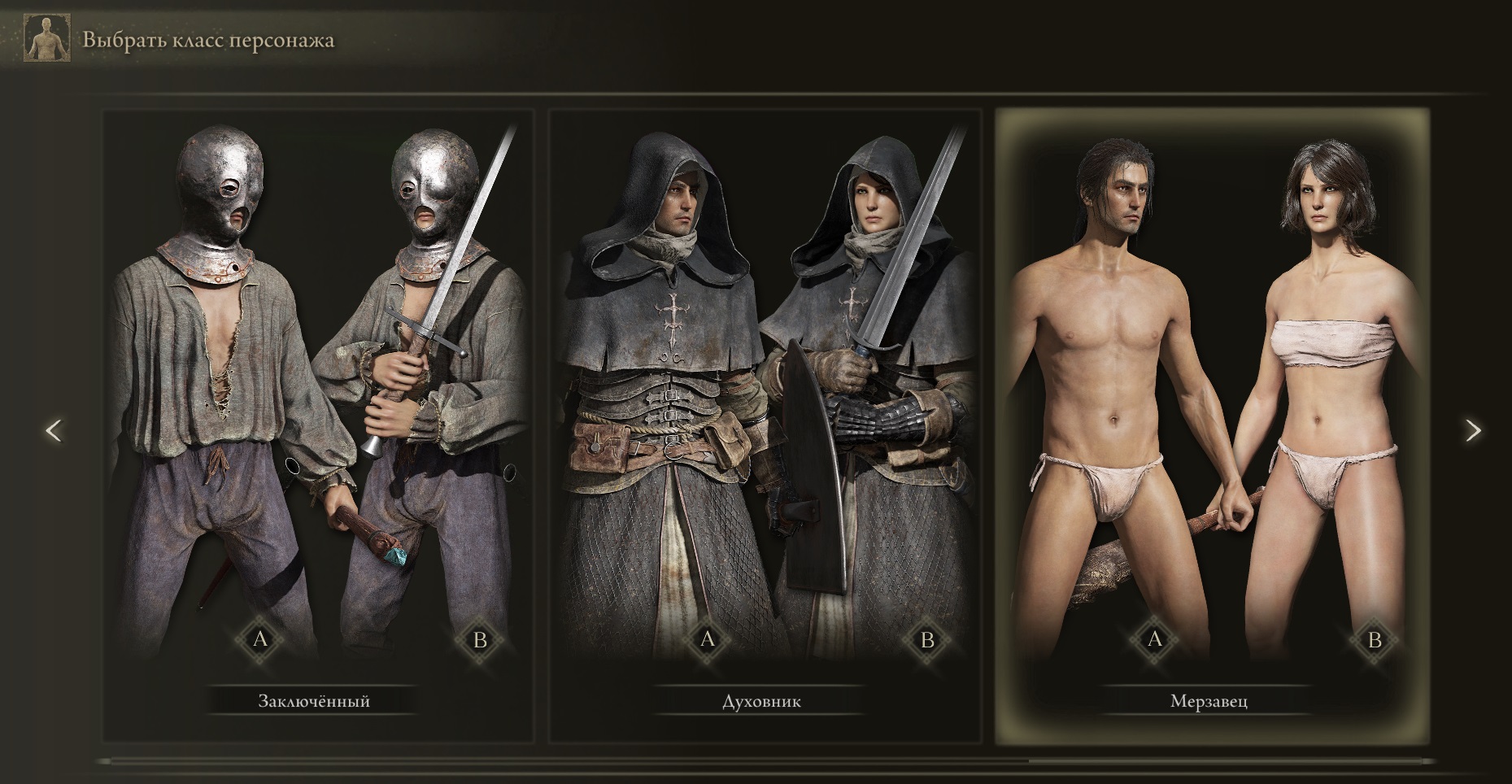Choose body type B for Духовник

click(927, 639)
